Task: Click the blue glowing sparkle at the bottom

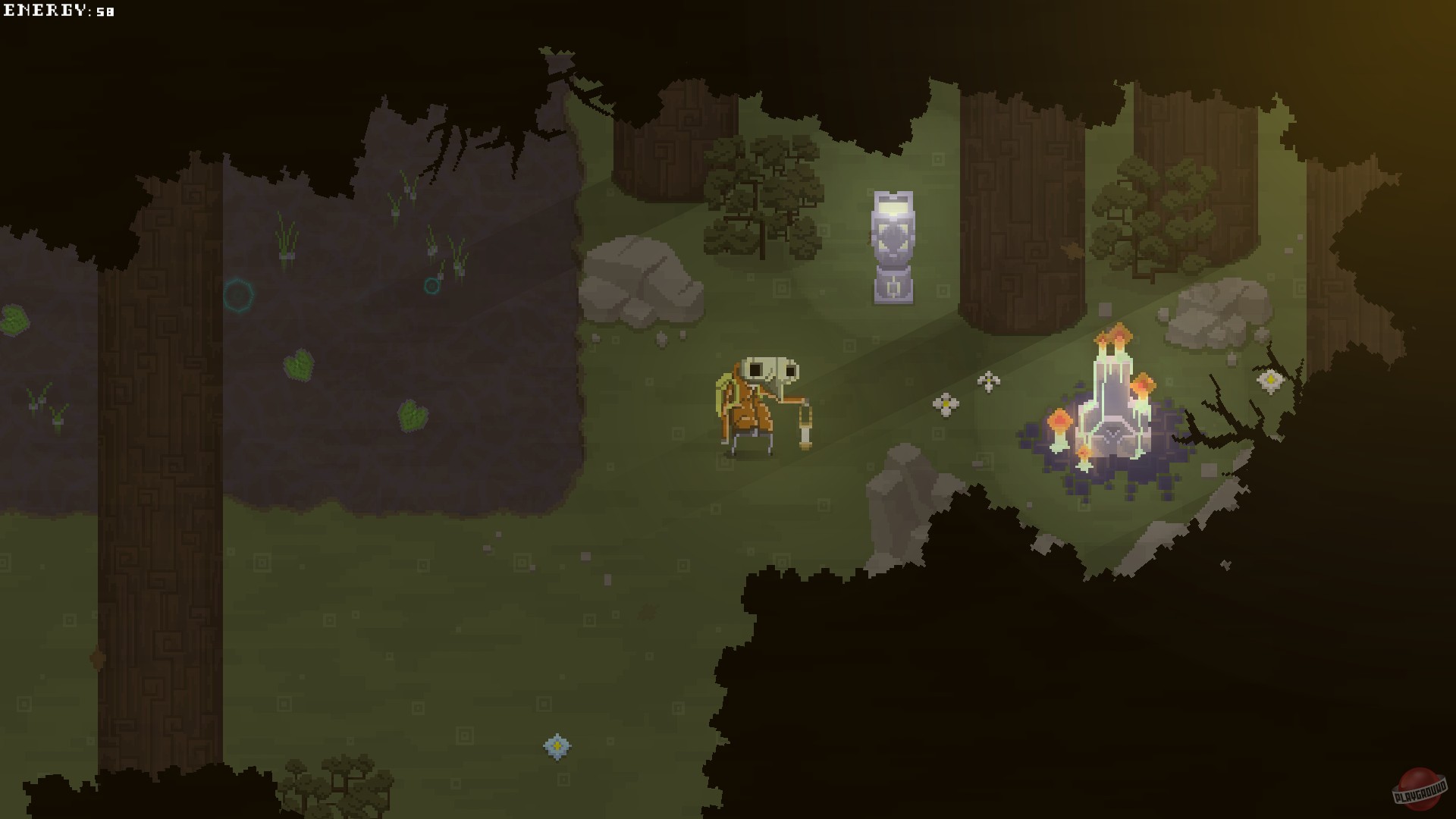Action: click(556, 745)
